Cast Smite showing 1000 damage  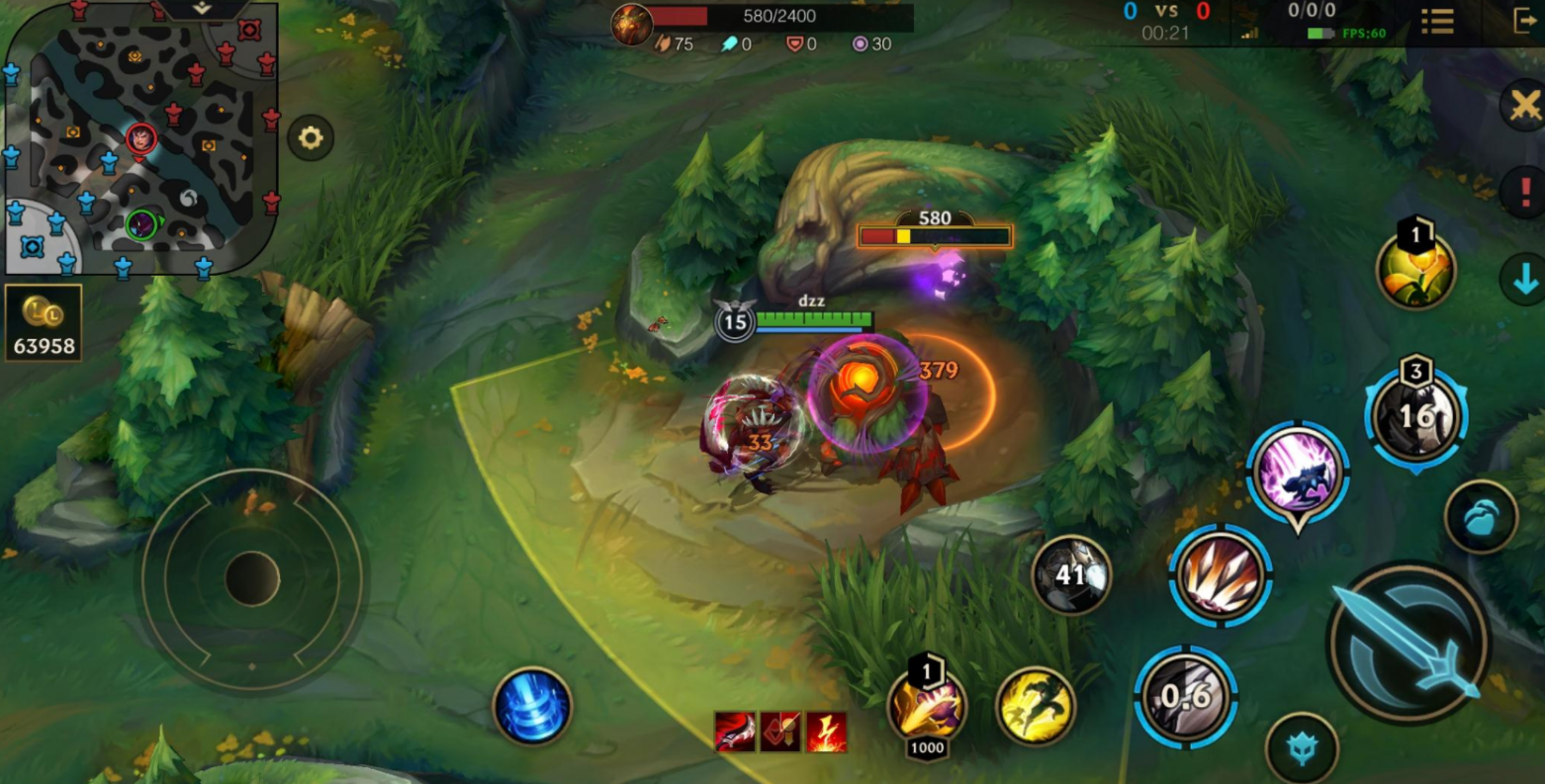(927, 706)
